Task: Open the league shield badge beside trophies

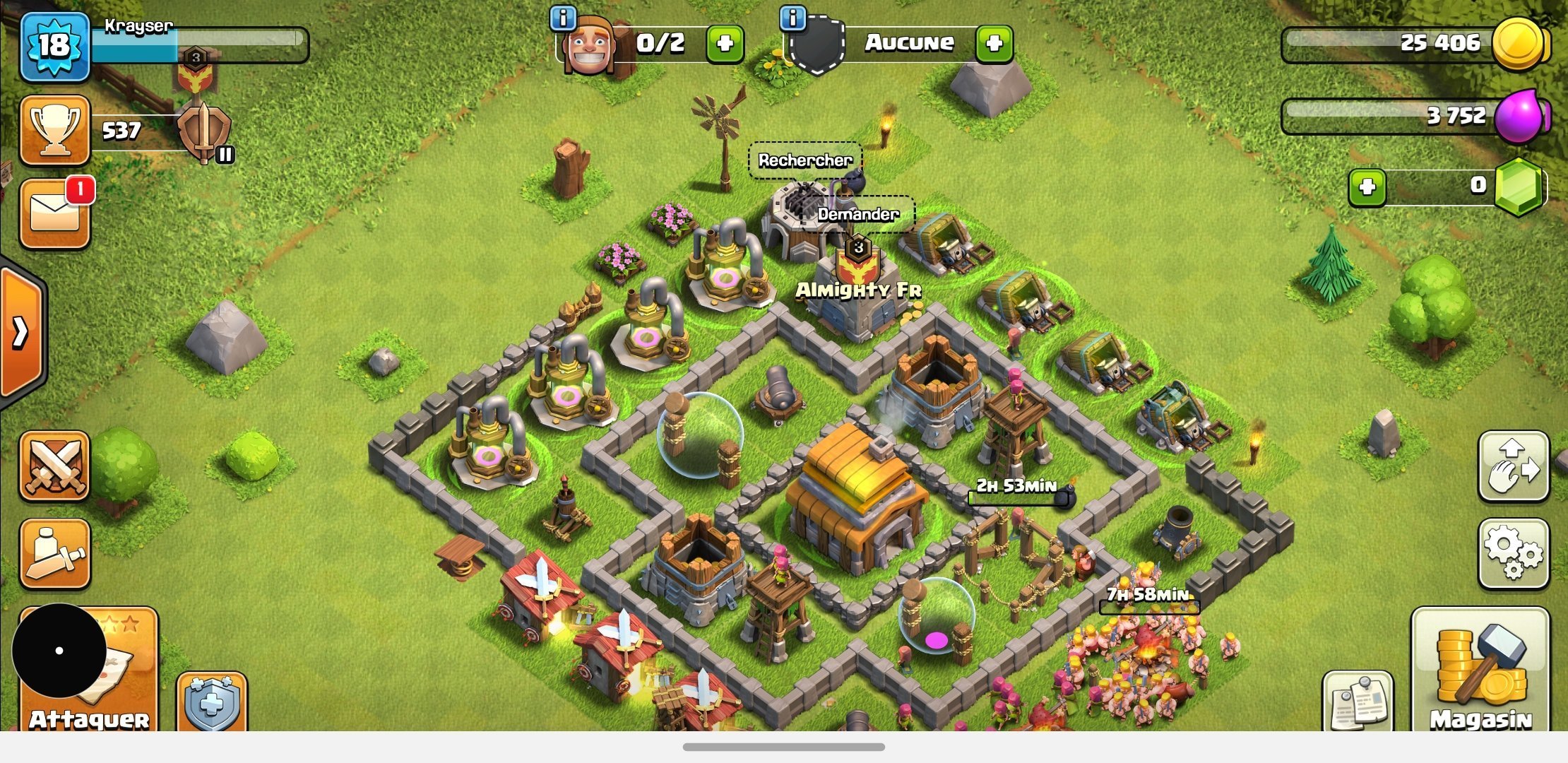Action: 204,131
